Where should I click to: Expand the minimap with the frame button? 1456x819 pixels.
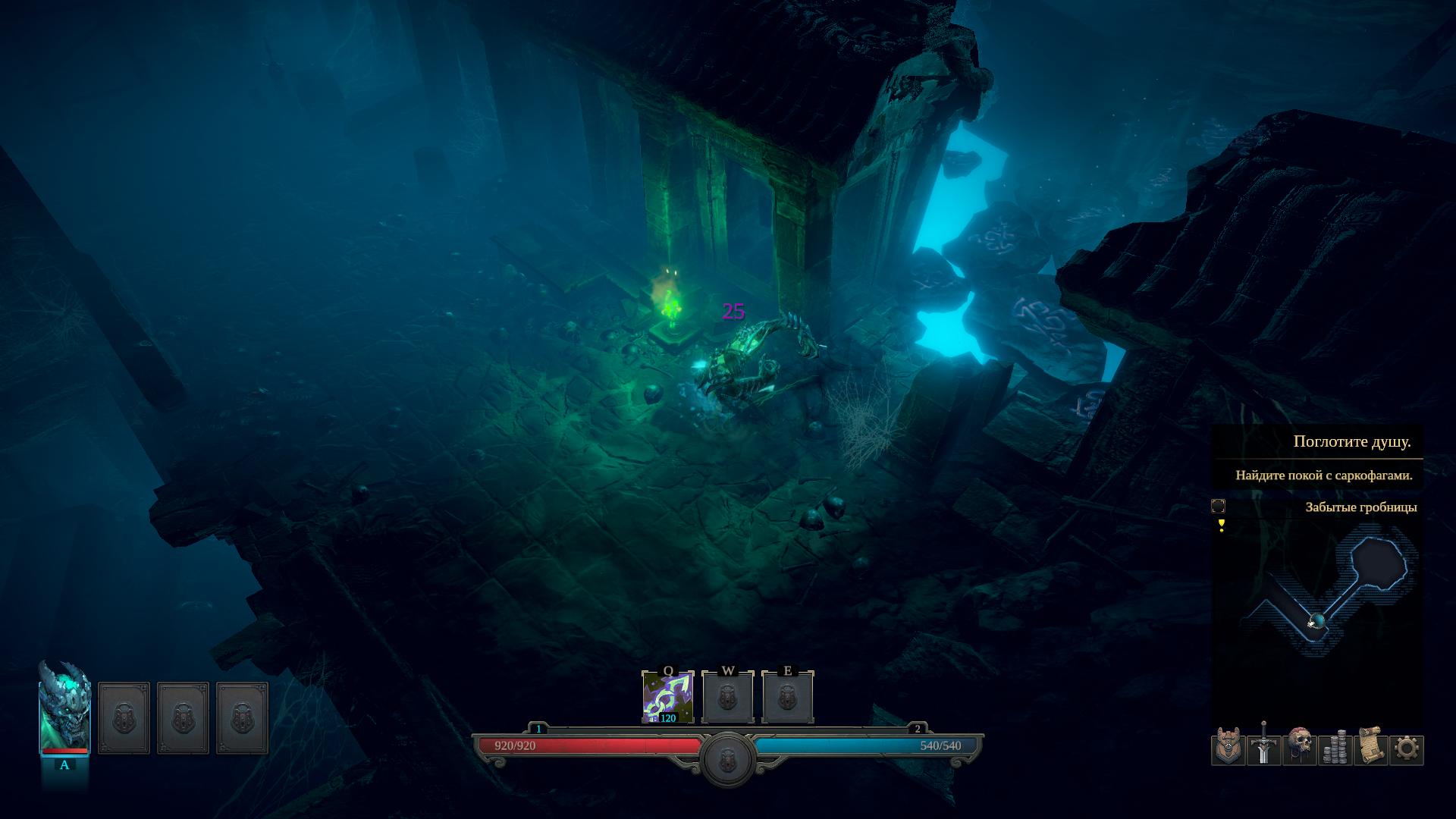tap(1218, 507)
